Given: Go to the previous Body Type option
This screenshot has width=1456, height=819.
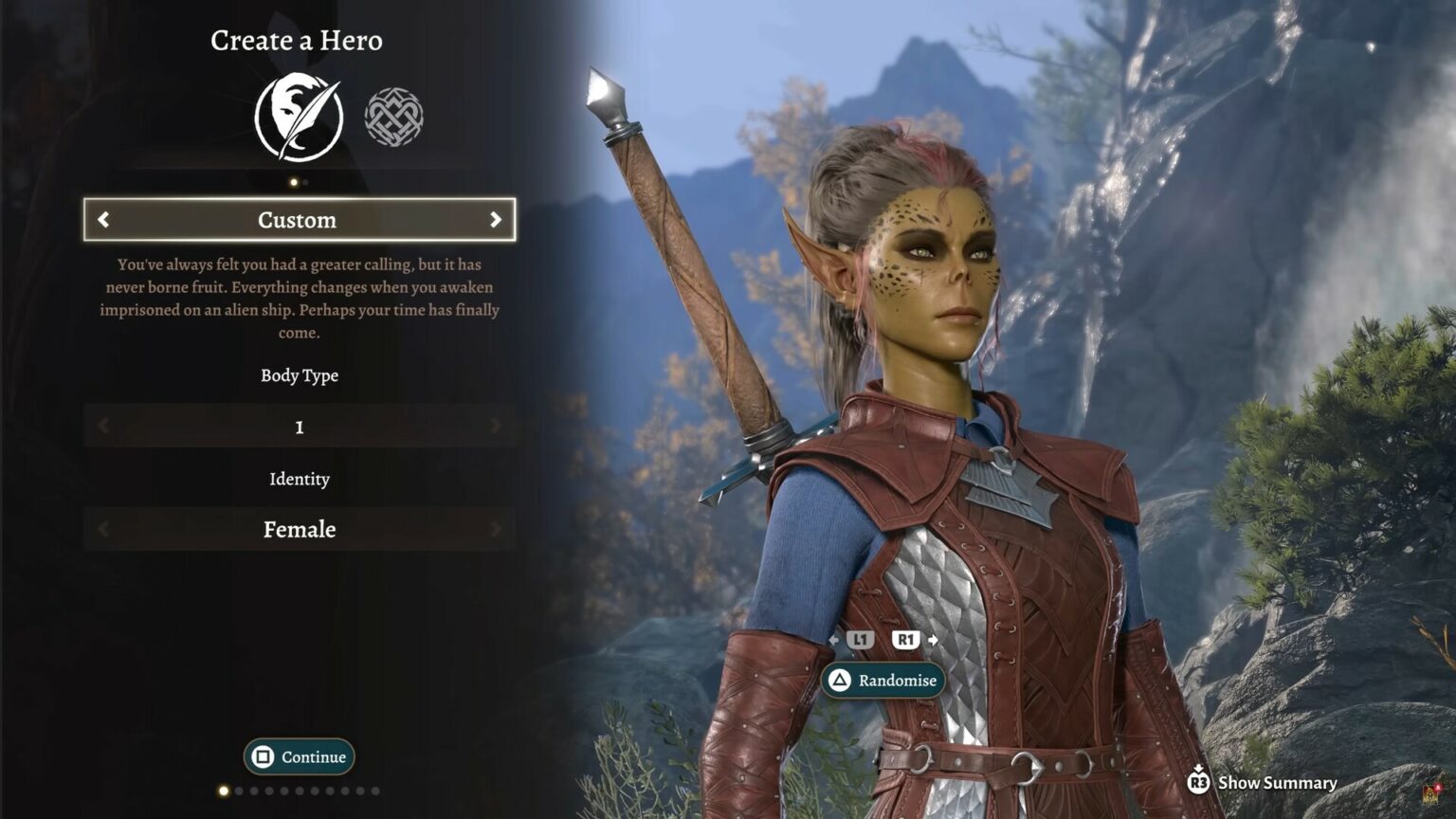Looking at the screenshot, I should click(103, 427).
